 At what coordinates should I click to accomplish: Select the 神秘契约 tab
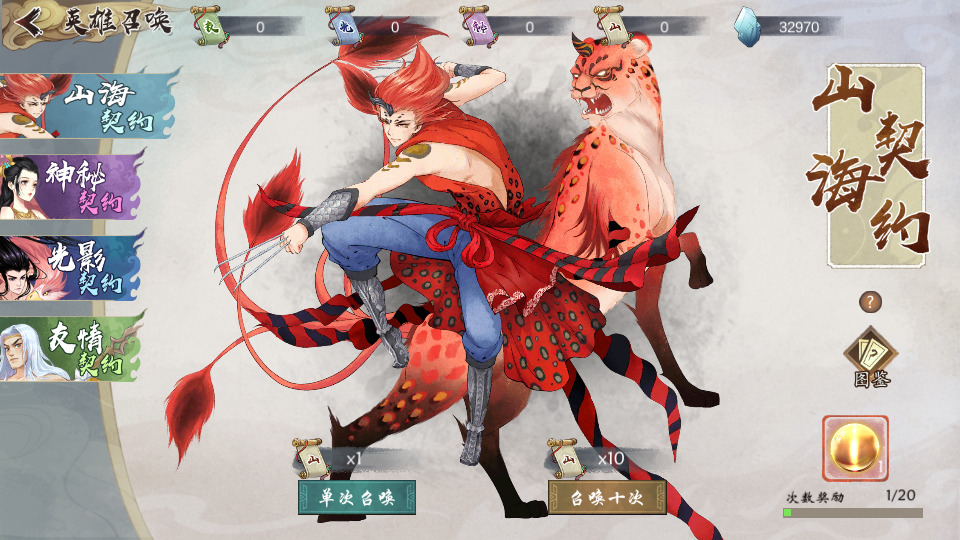point(75,187)
